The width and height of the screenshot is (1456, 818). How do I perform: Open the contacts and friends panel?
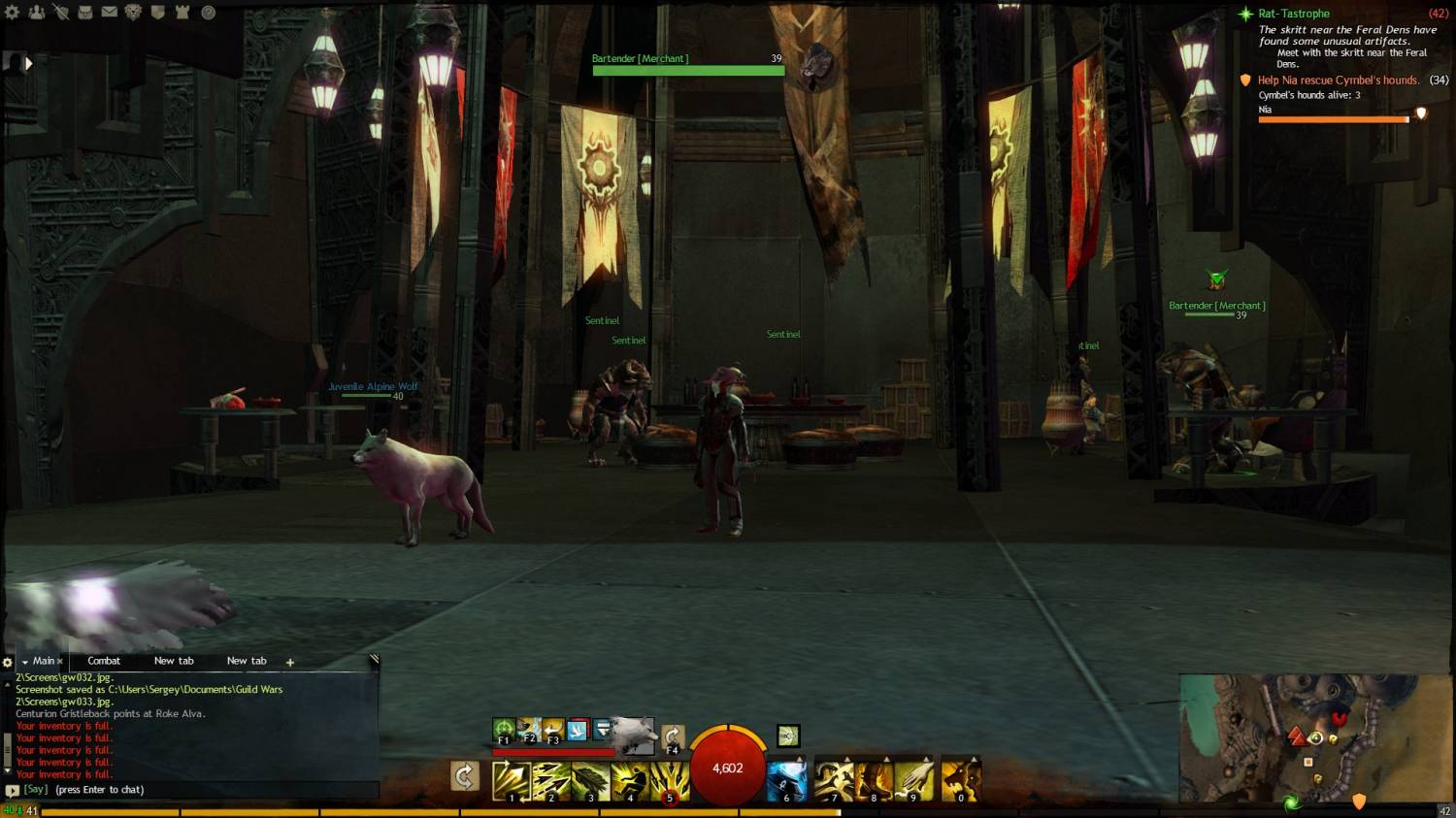[x=37, y=13]
